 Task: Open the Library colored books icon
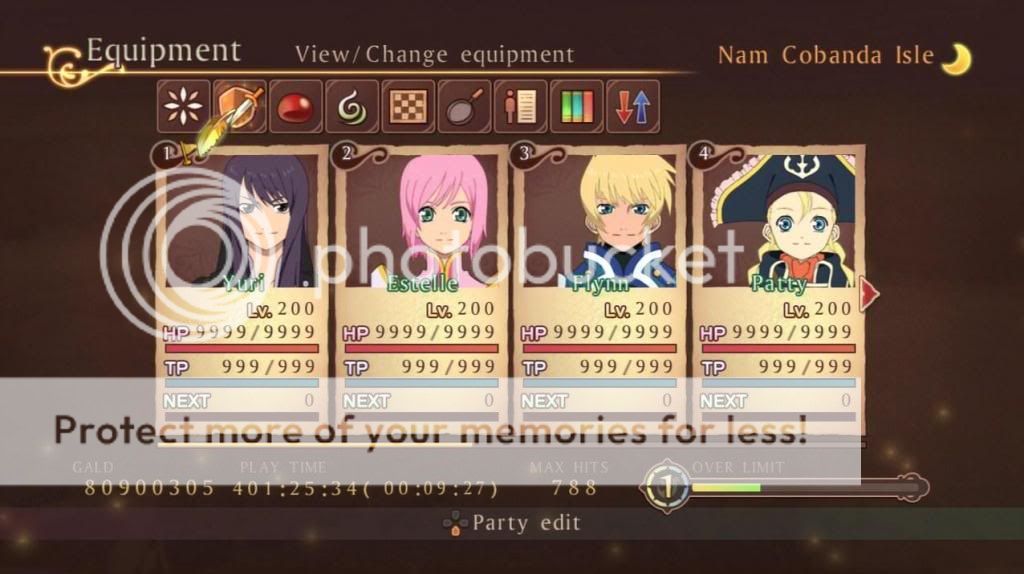577,107
